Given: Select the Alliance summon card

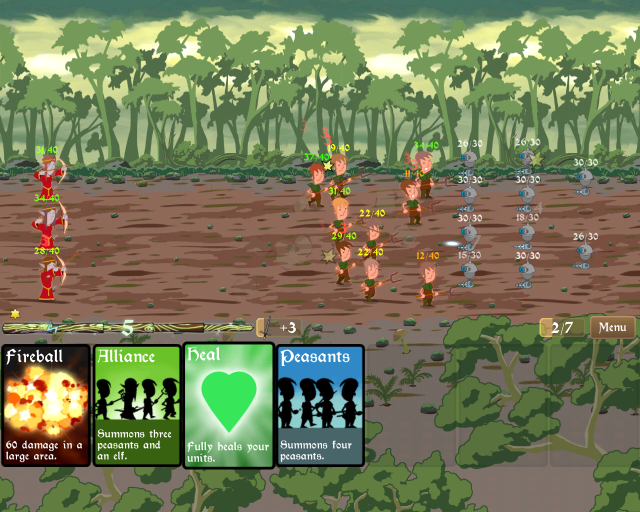Looking at the screenshot, I should (137, 405).
